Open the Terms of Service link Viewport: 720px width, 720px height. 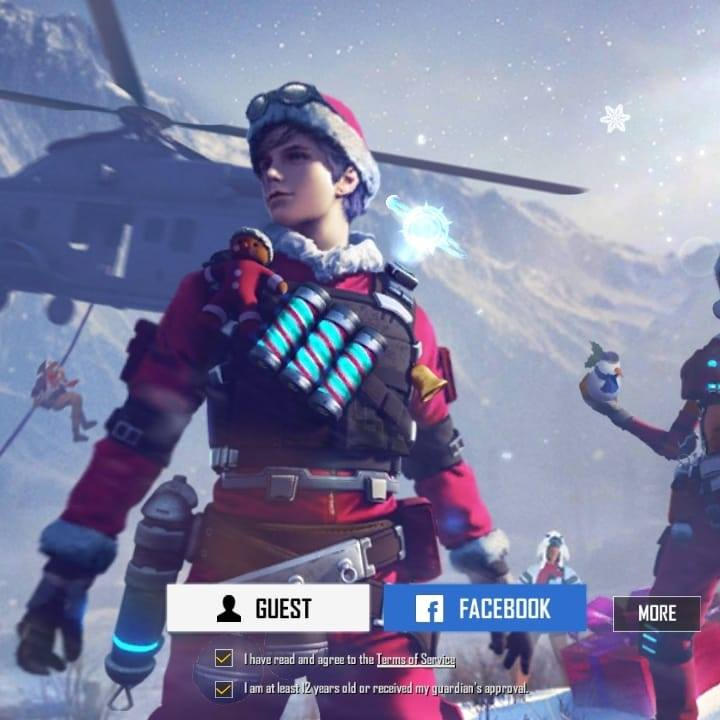[415, 660]
